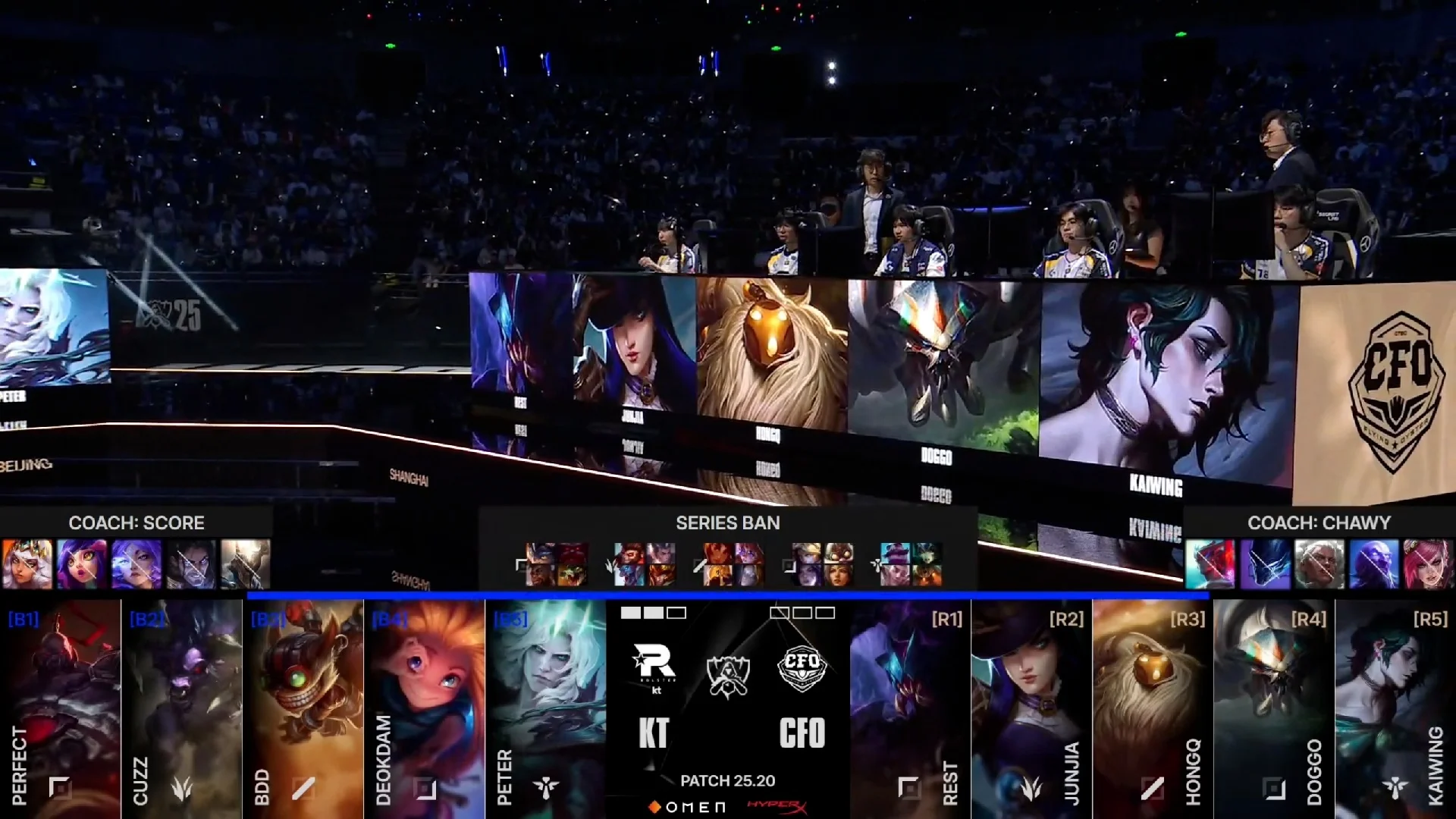Click BDD's Ziggs pick card

coord(303,709)
